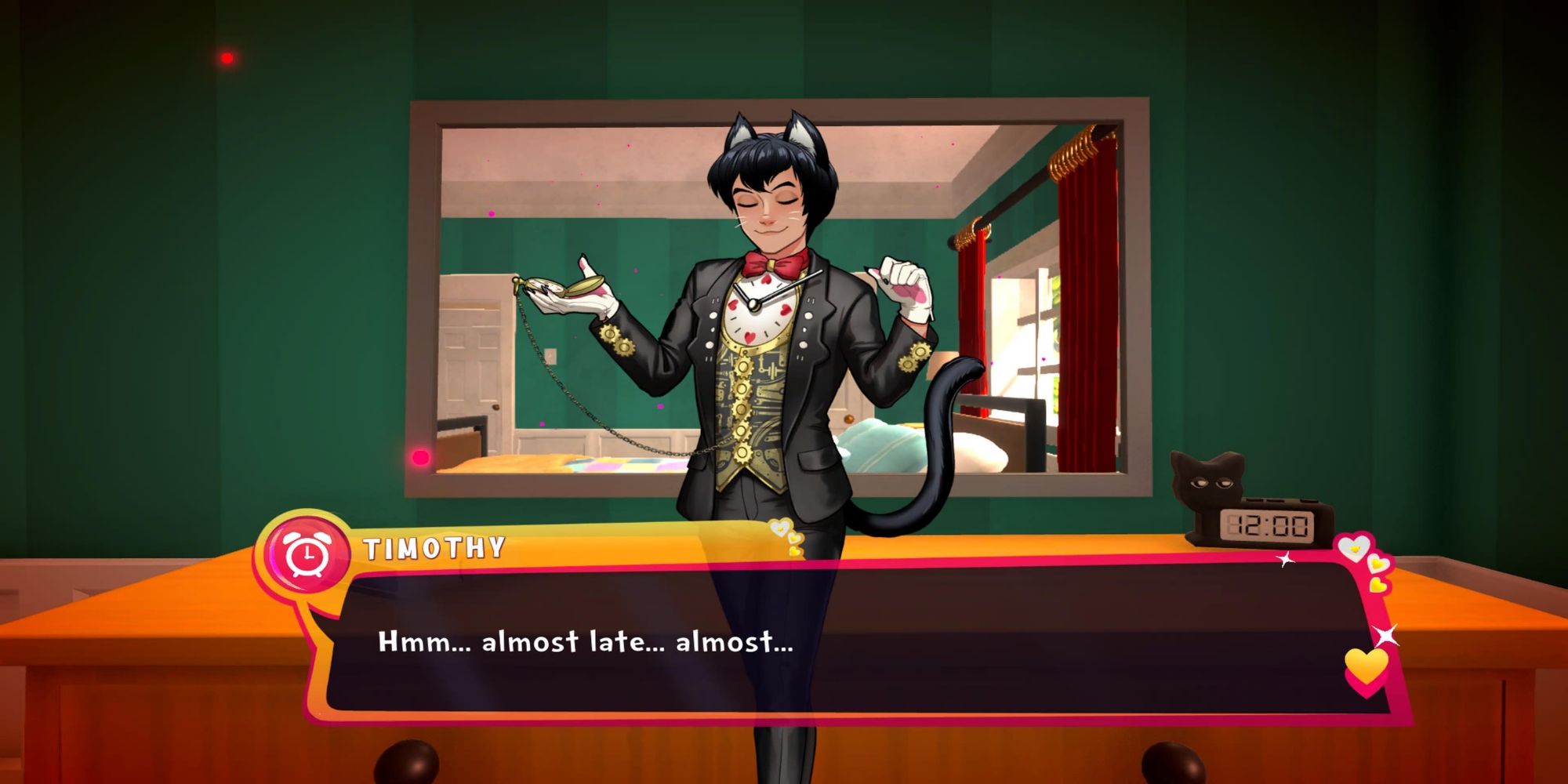Click the alarm clock speaker icon

pos(307,555)
